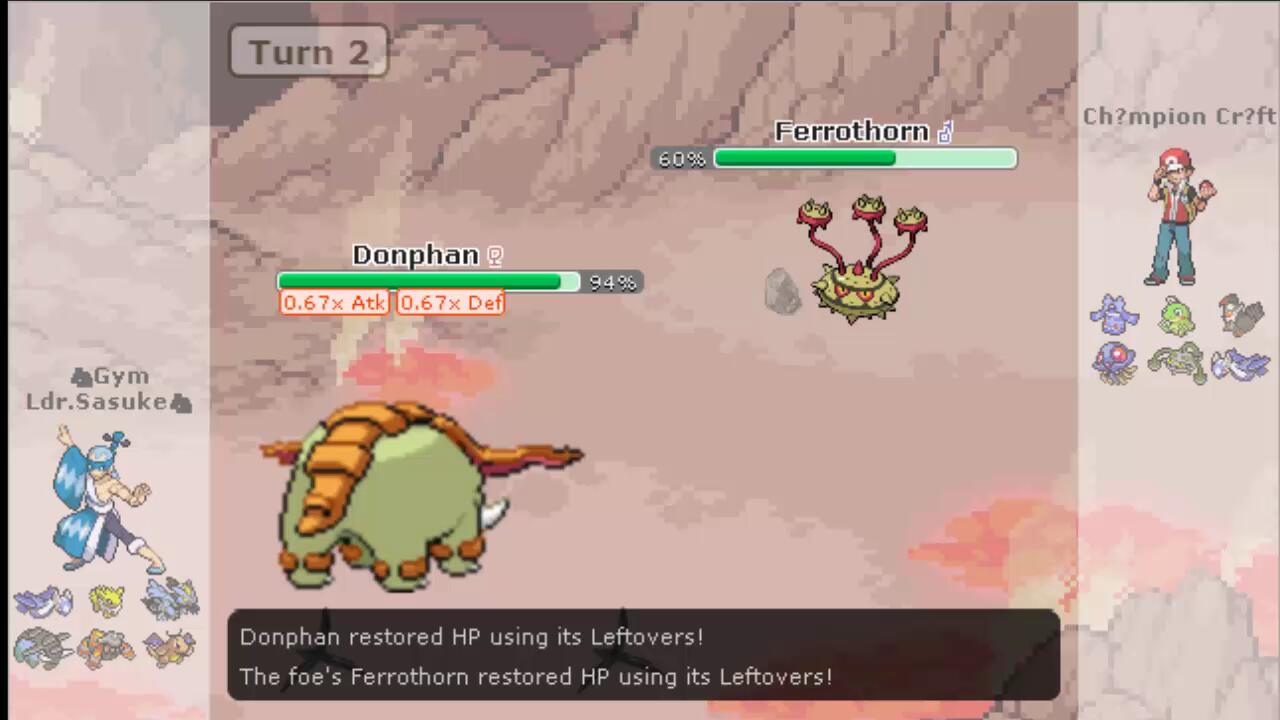The width and height of the screenshot is (1280, 720).
Task: Select Staraptor icon in the opponent's team
Action: click(x=1241, y=316)
